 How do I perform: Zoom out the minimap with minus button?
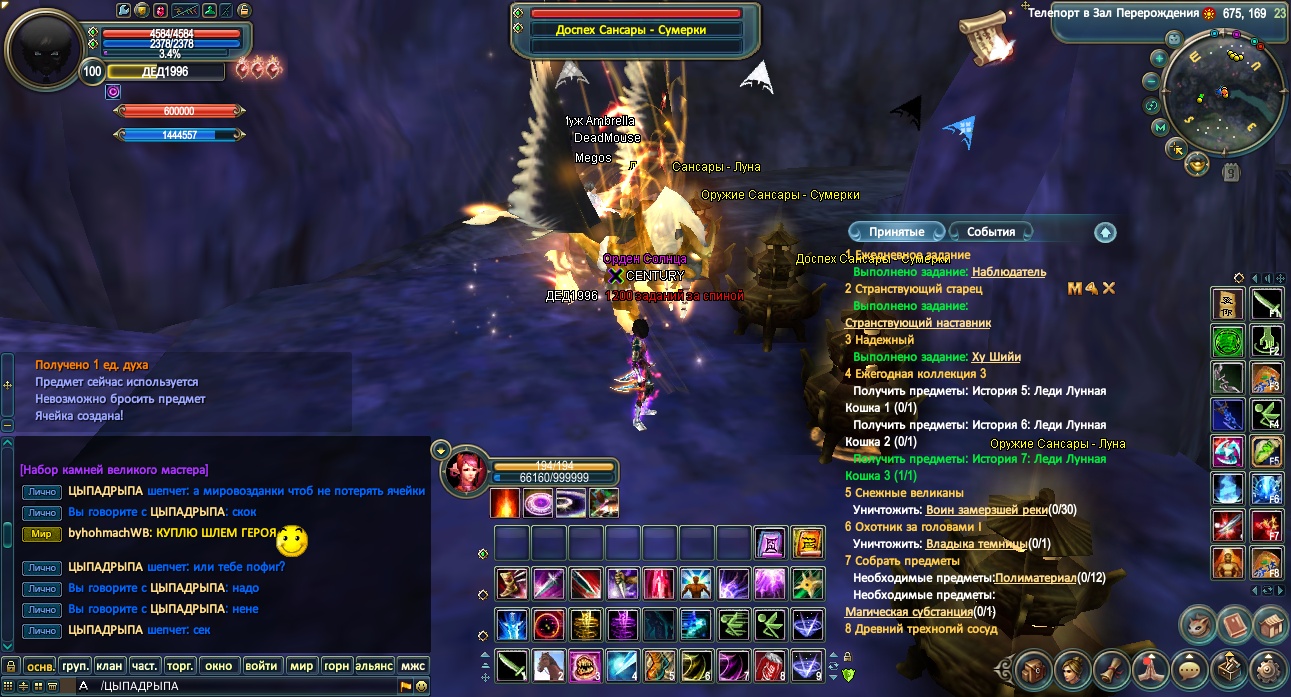pyautogui.click(x=1152, y=81)
